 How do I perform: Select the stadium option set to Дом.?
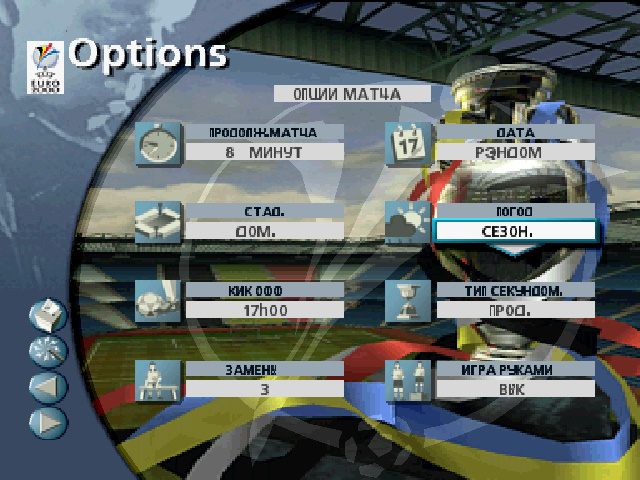(x=264, y=230)
